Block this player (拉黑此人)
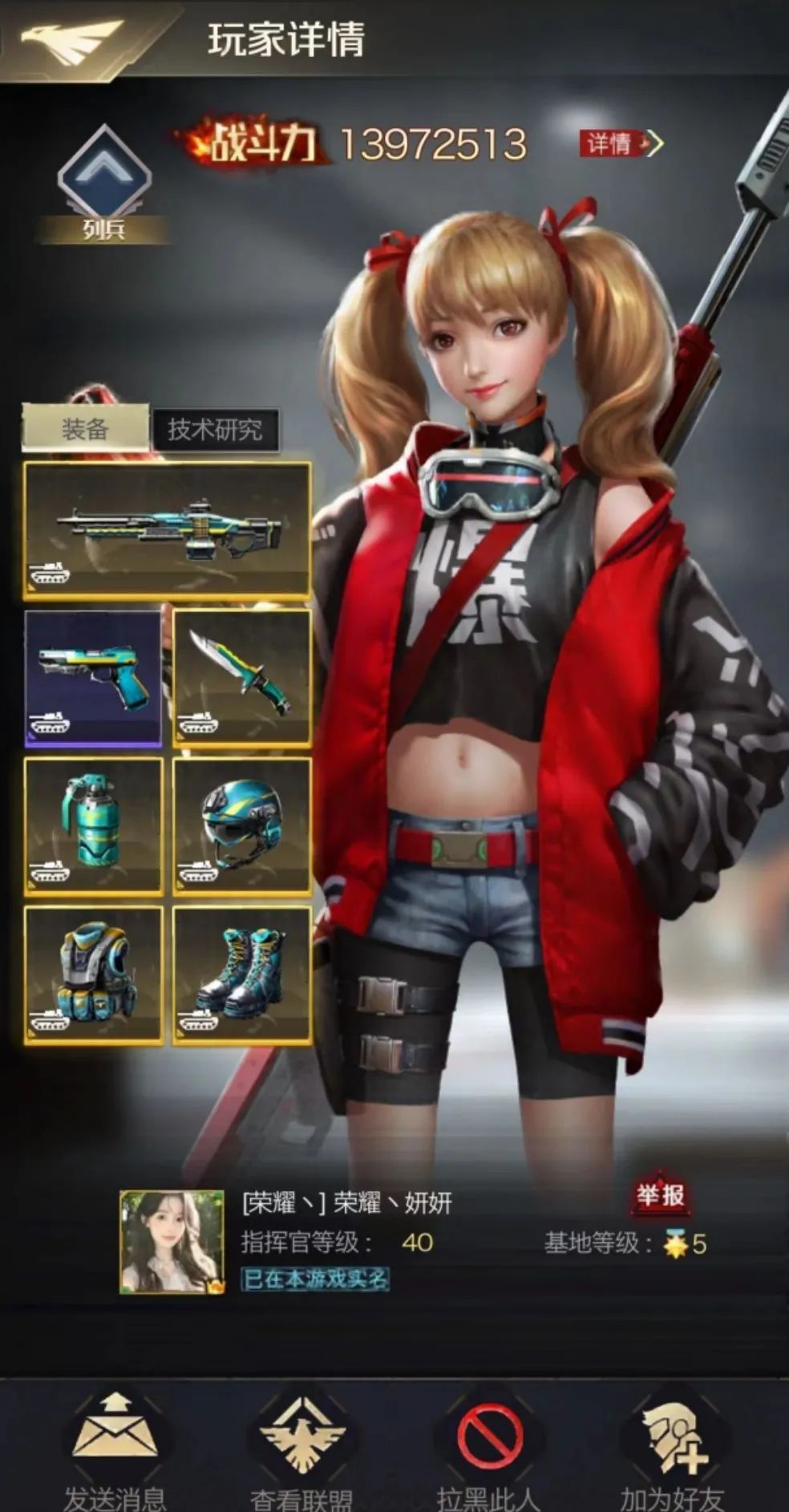This screenshot has height=1512, width=789. click(x=488, y=1444)
